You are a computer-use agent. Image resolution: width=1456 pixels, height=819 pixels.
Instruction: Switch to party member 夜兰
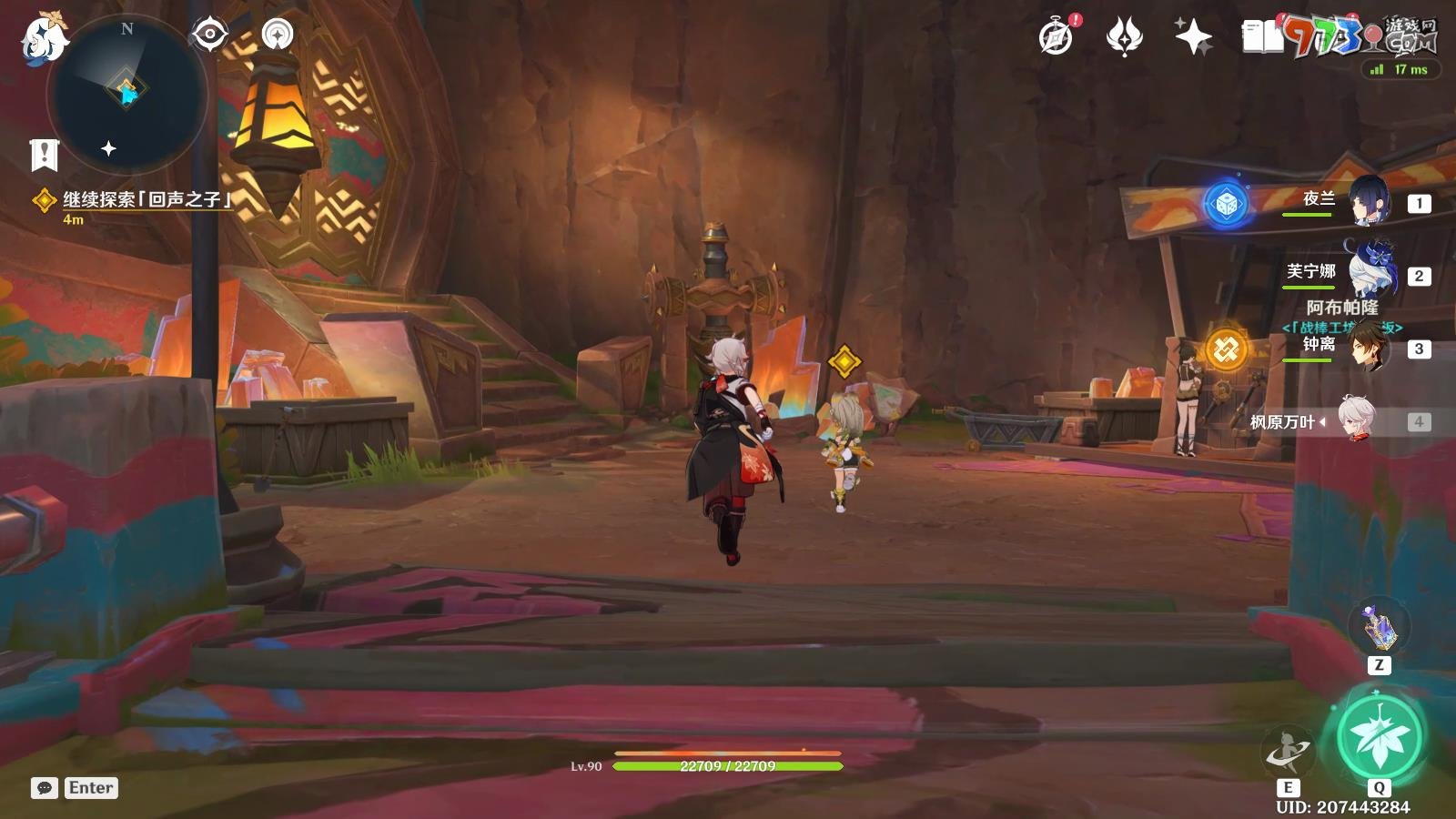[1368, 201]
